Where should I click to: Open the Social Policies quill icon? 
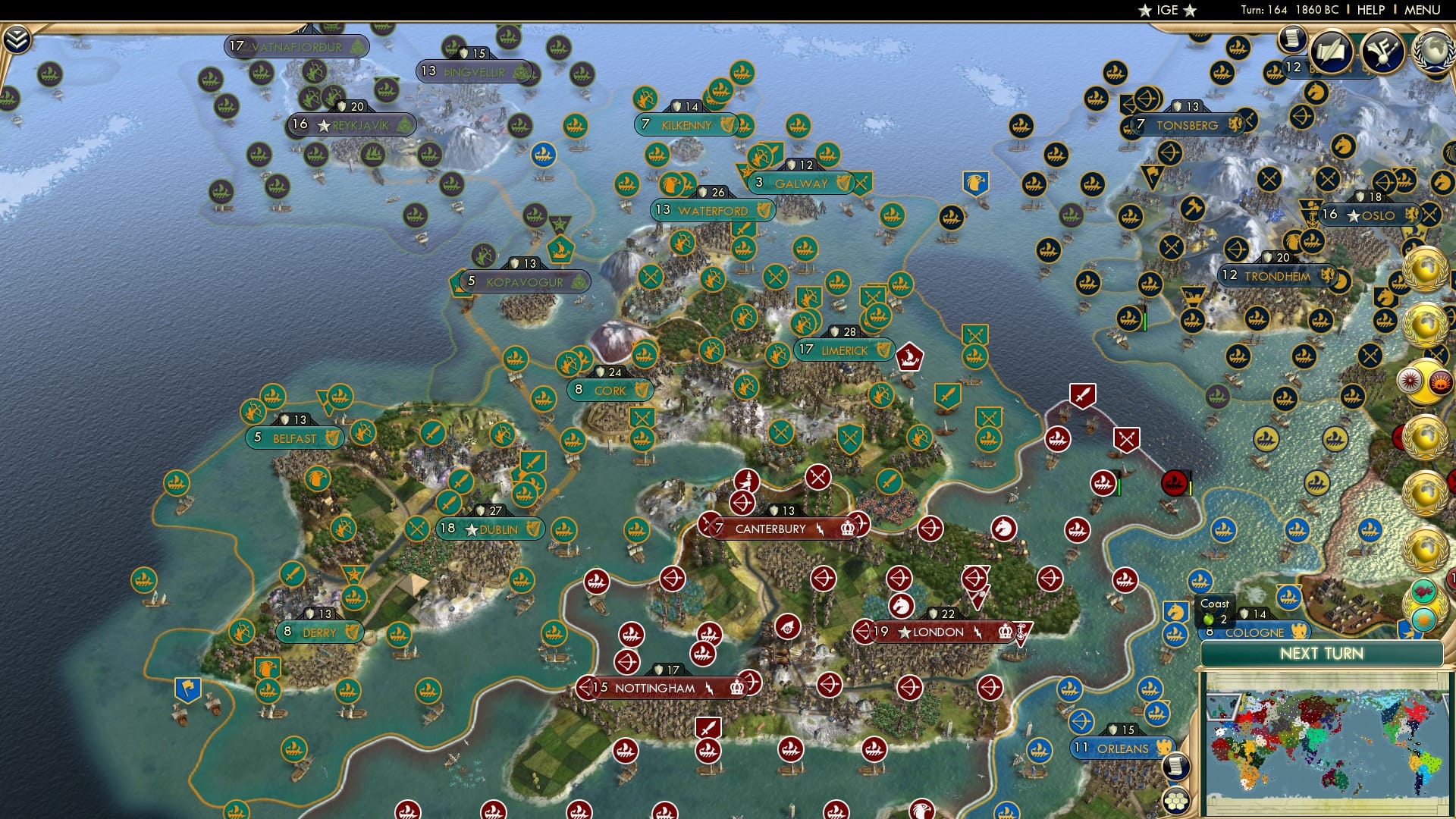[1331, 50]
